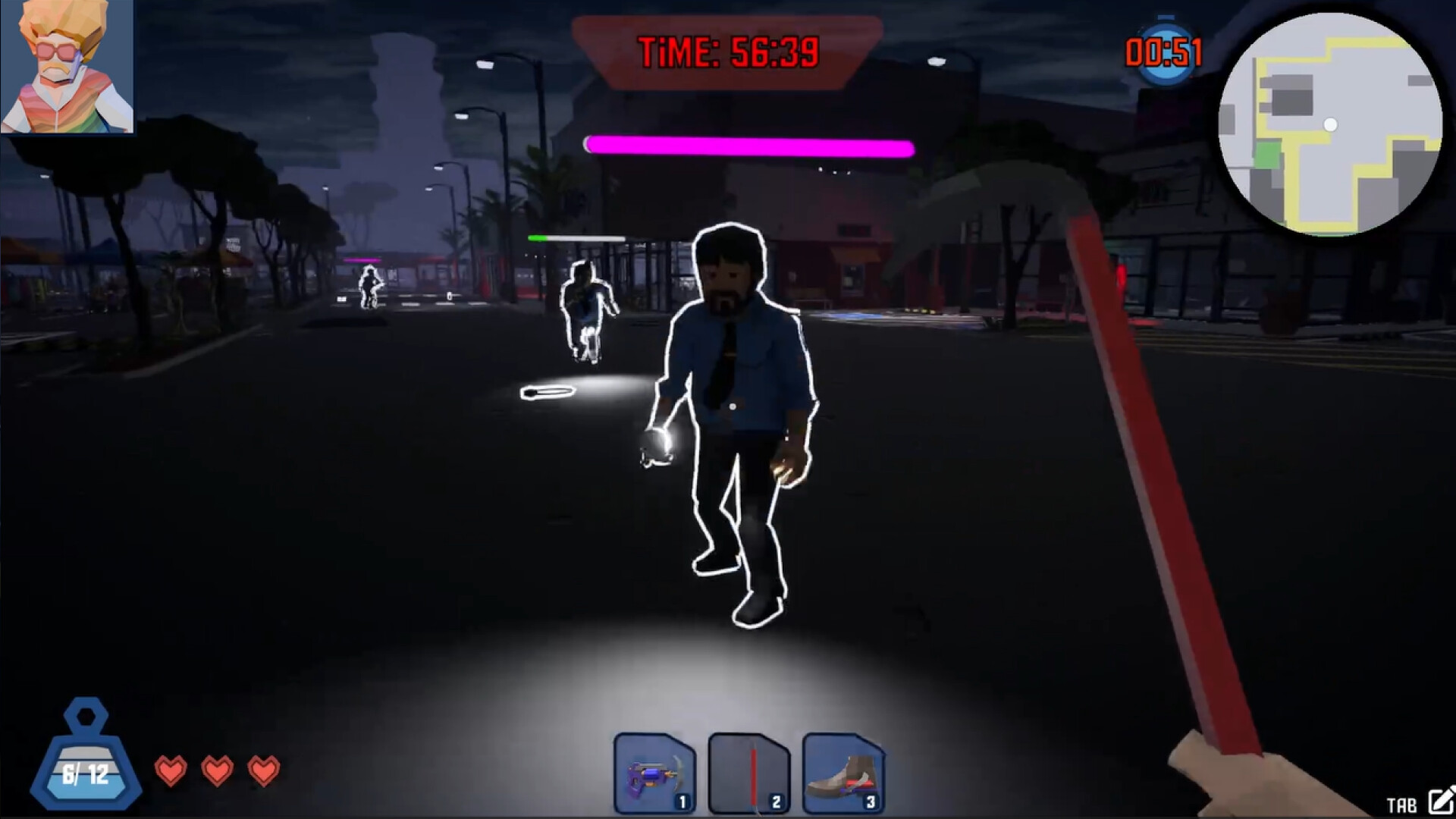This screenshot has height=819, width=1456.
Task: Click the 00:51 countdown text
Action: tap(1163, 50)
